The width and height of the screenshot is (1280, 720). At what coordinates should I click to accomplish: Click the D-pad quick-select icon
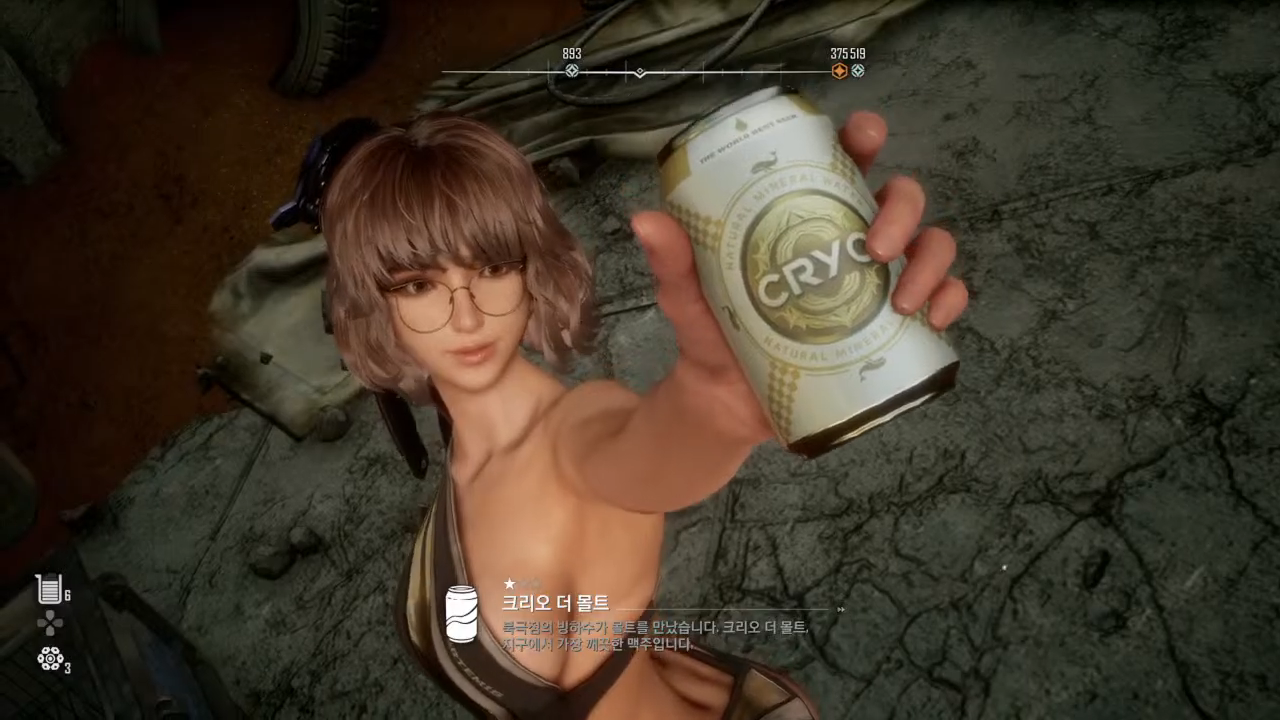(49, 624)
